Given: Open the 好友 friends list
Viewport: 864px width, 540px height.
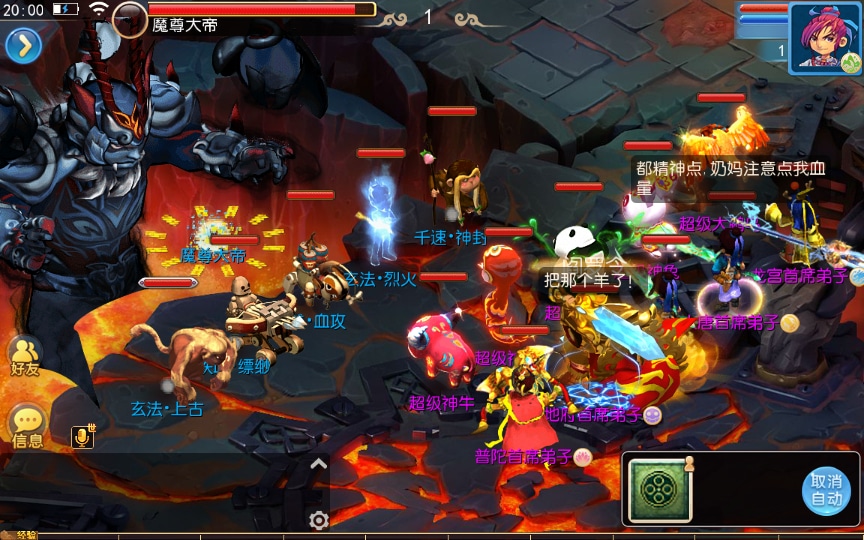Looking at the screenshot, I should [x=25, y=355].
